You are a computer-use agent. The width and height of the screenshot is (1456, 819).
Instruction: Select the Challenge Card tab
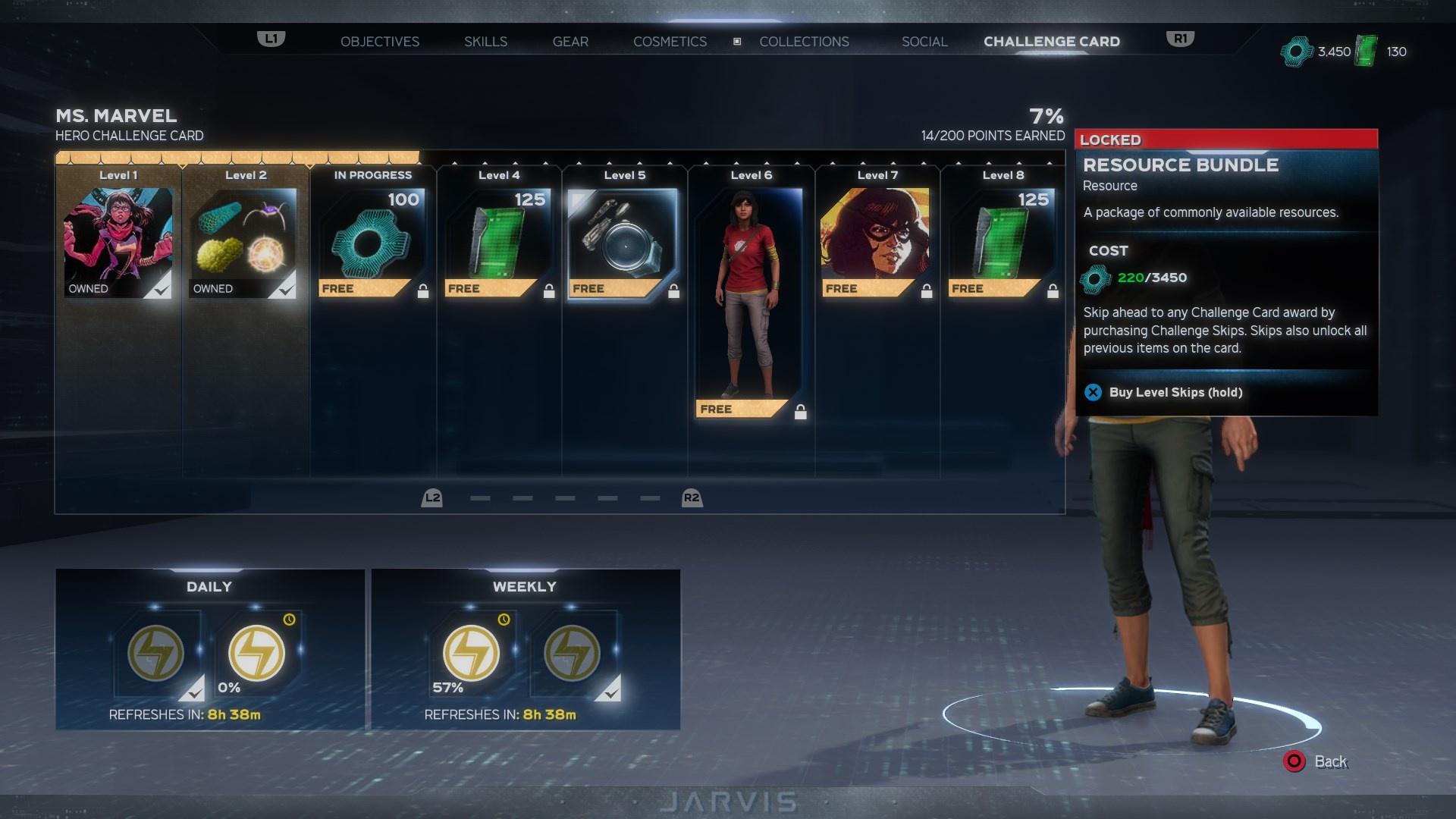[x=1051, y=42]
